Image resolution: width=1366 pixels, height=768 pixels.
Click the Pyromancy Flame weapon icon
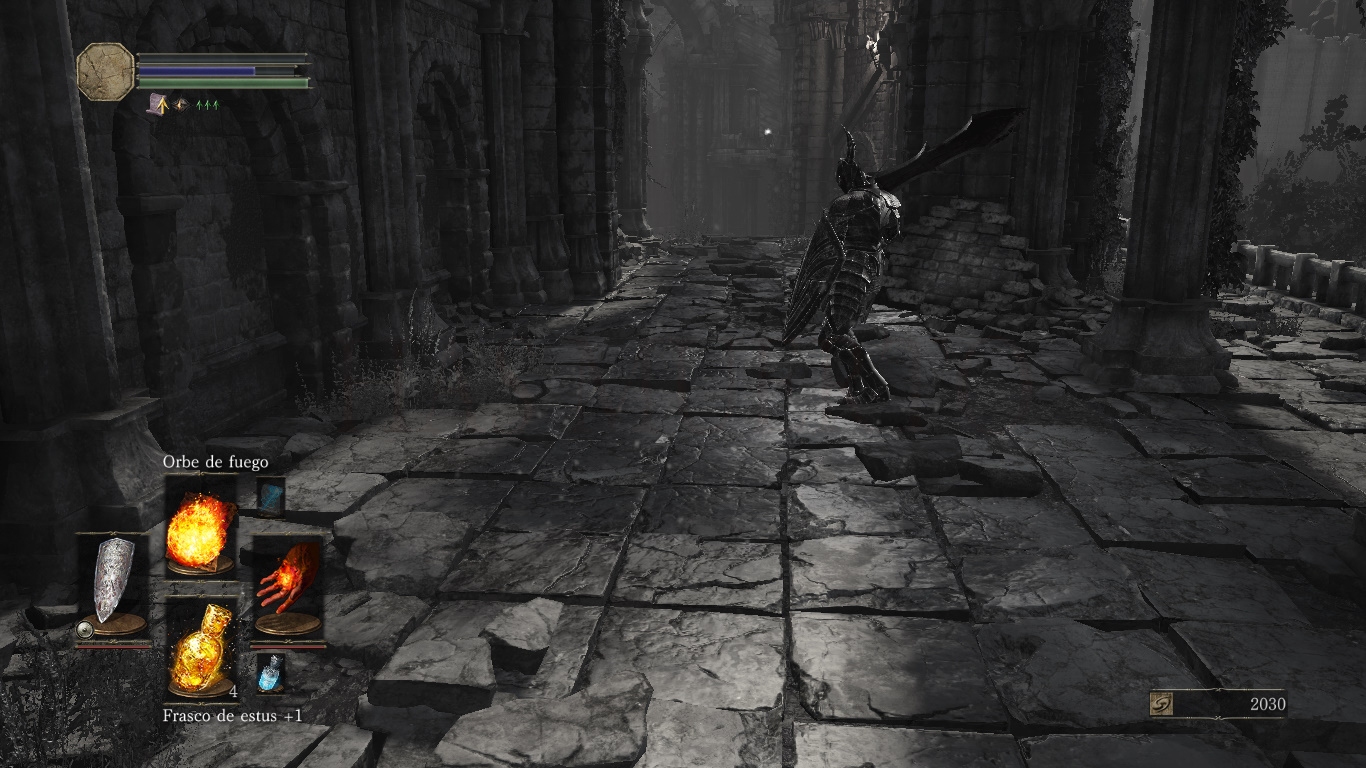[x=289, y=578]
